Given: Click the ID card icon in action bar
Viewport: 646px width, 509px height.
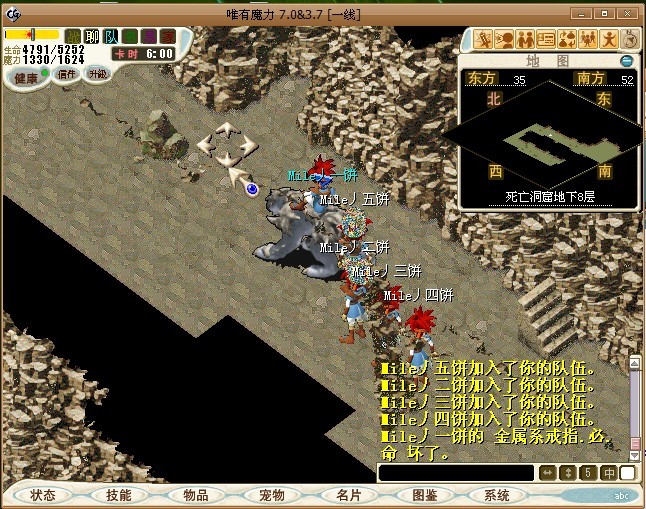Looking at the screenshot, I should pos(546,39).
